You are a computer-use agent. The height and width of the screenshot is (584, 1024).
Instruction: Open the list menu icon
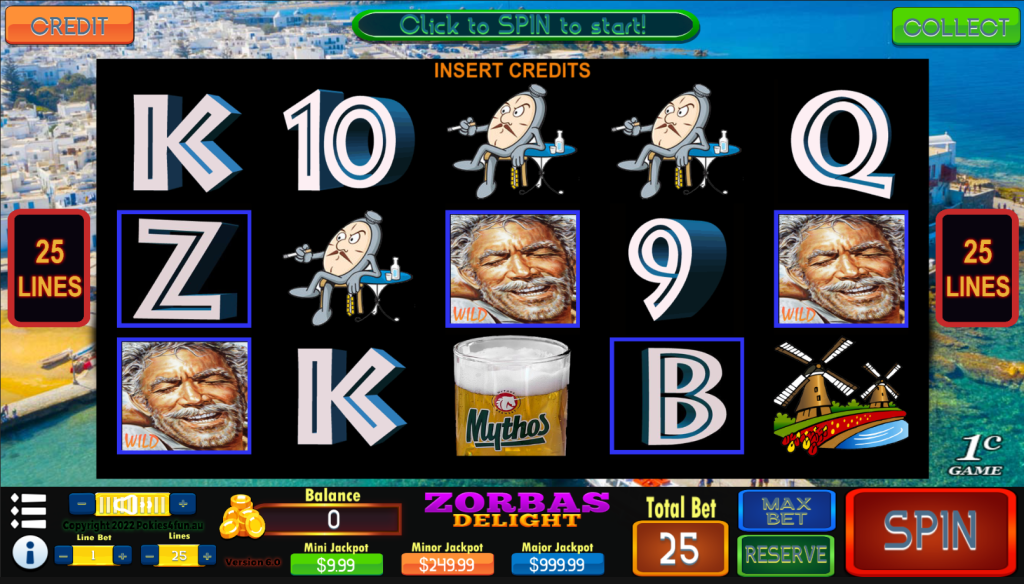(29, 511)
